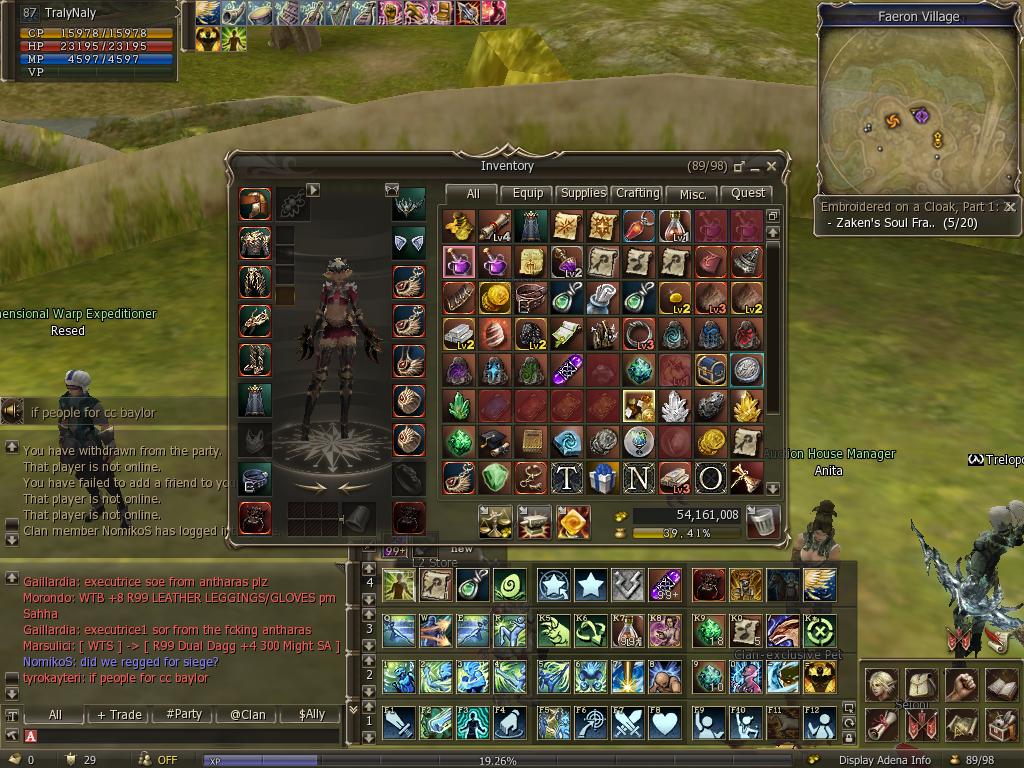Viewport: 1024px width, 768px height.
Task: Open the #Party chat tab
Action: point(184,714)
